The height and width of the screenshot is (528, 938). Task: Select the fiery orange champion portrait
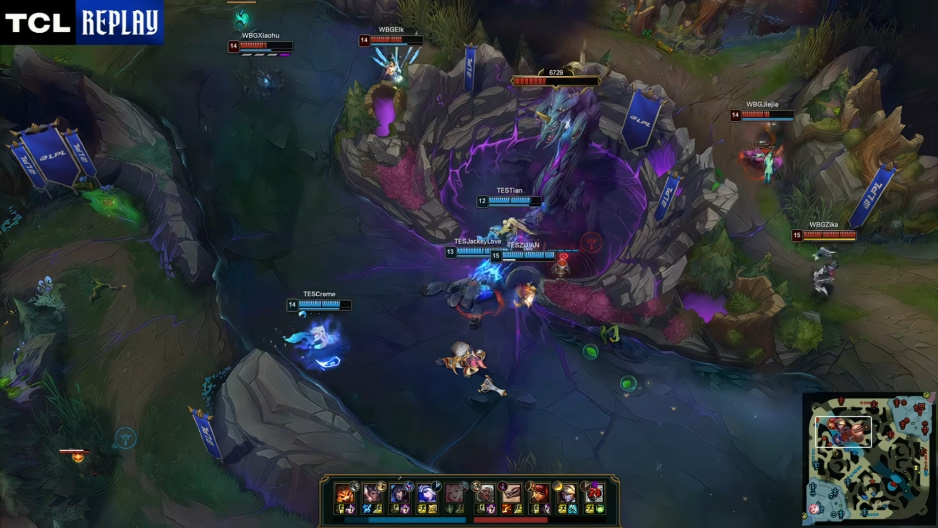coord(344,493)
